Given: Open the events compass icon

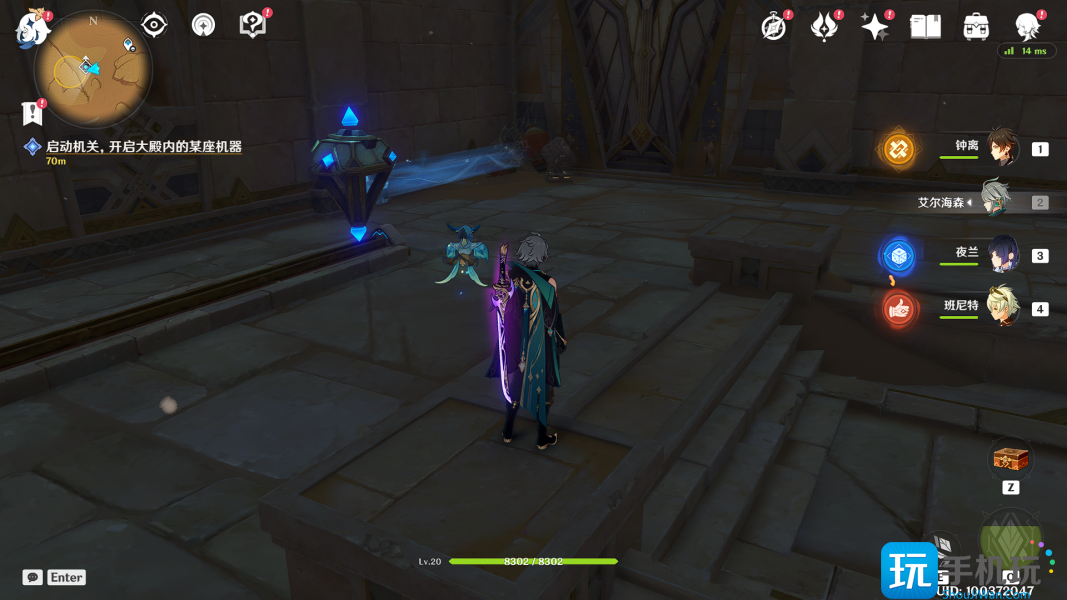Looking at the screenshot, I should (x=773, y=27).
